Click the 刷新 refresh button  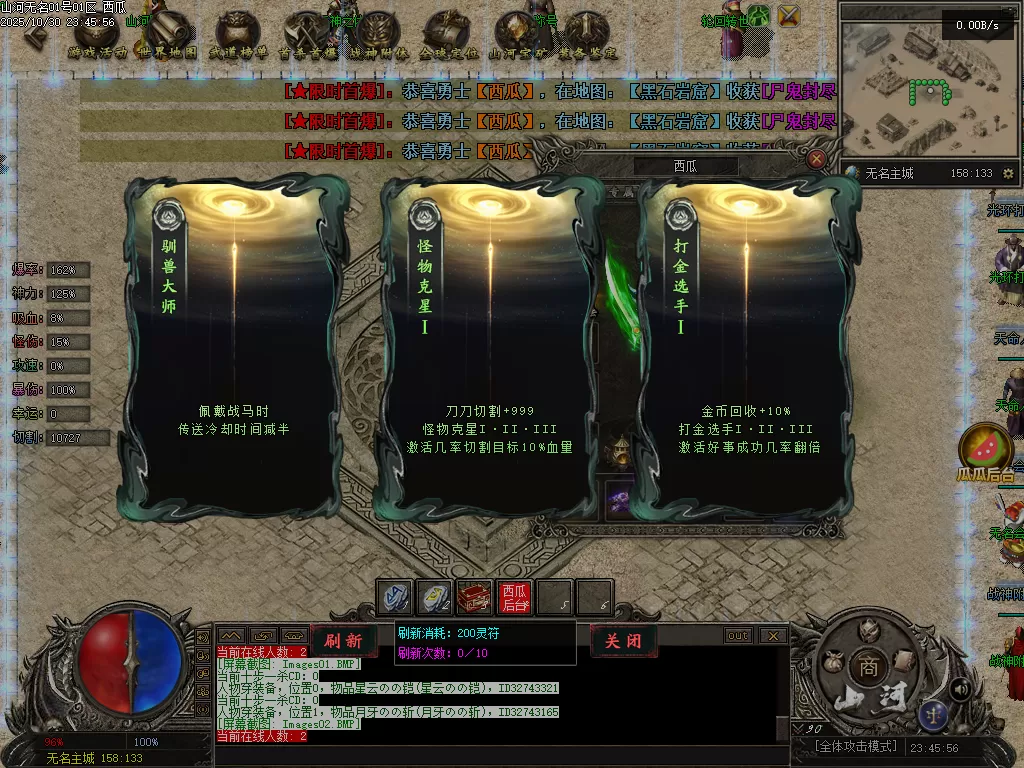[x=343, y=641]
